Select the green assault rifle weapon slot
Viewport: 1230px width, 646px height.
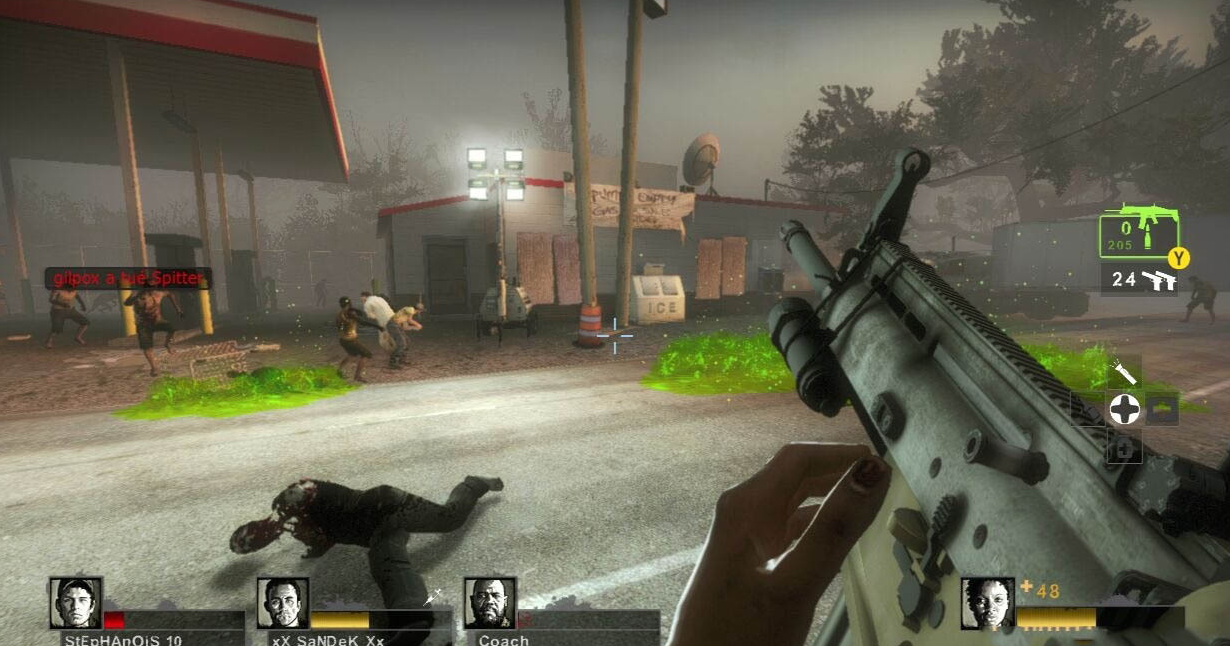tap(1138, 234)
